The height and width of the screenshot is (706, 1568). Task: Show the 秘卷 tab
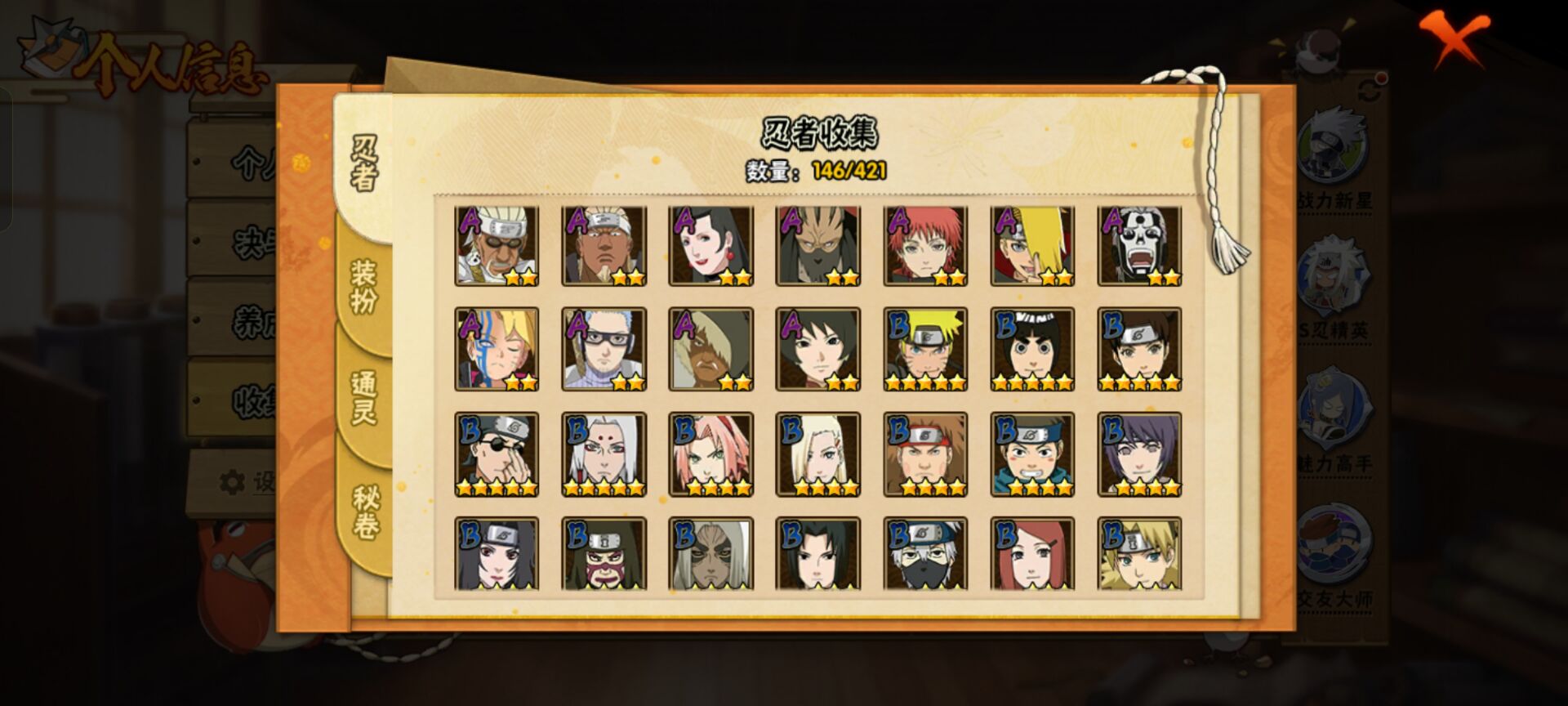click(x=364, y=512)
